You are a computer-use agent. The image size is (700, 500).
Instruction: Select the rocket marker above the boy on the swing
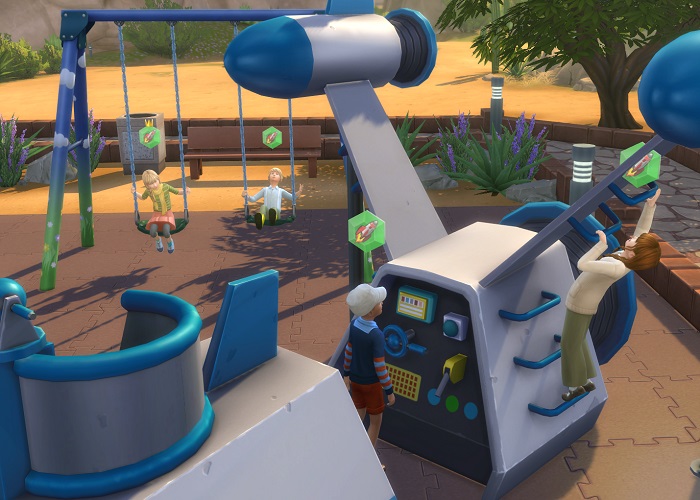(272, 137)
